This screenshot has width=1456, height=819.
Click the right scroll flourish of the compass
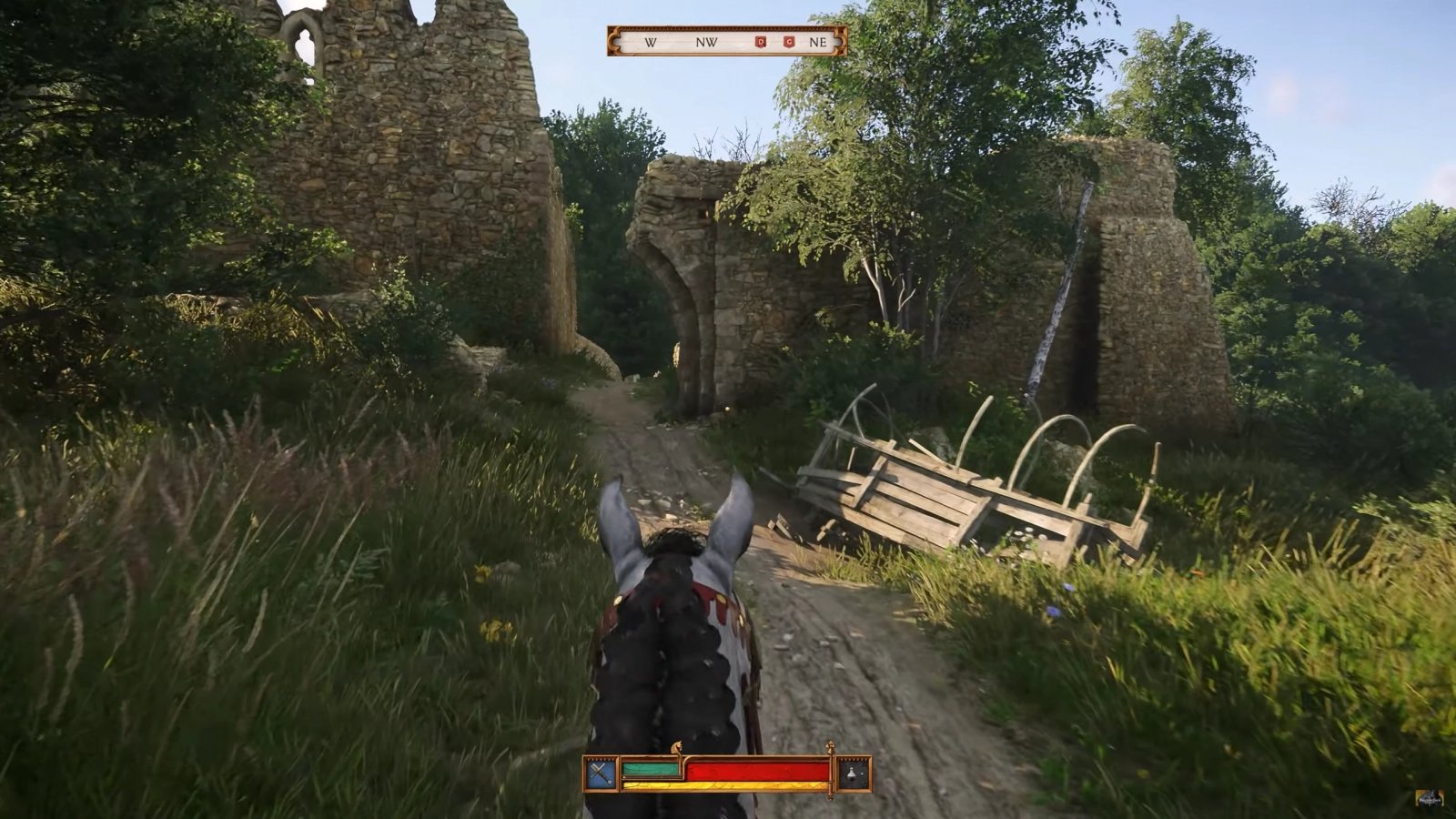(x=838, y=42)
